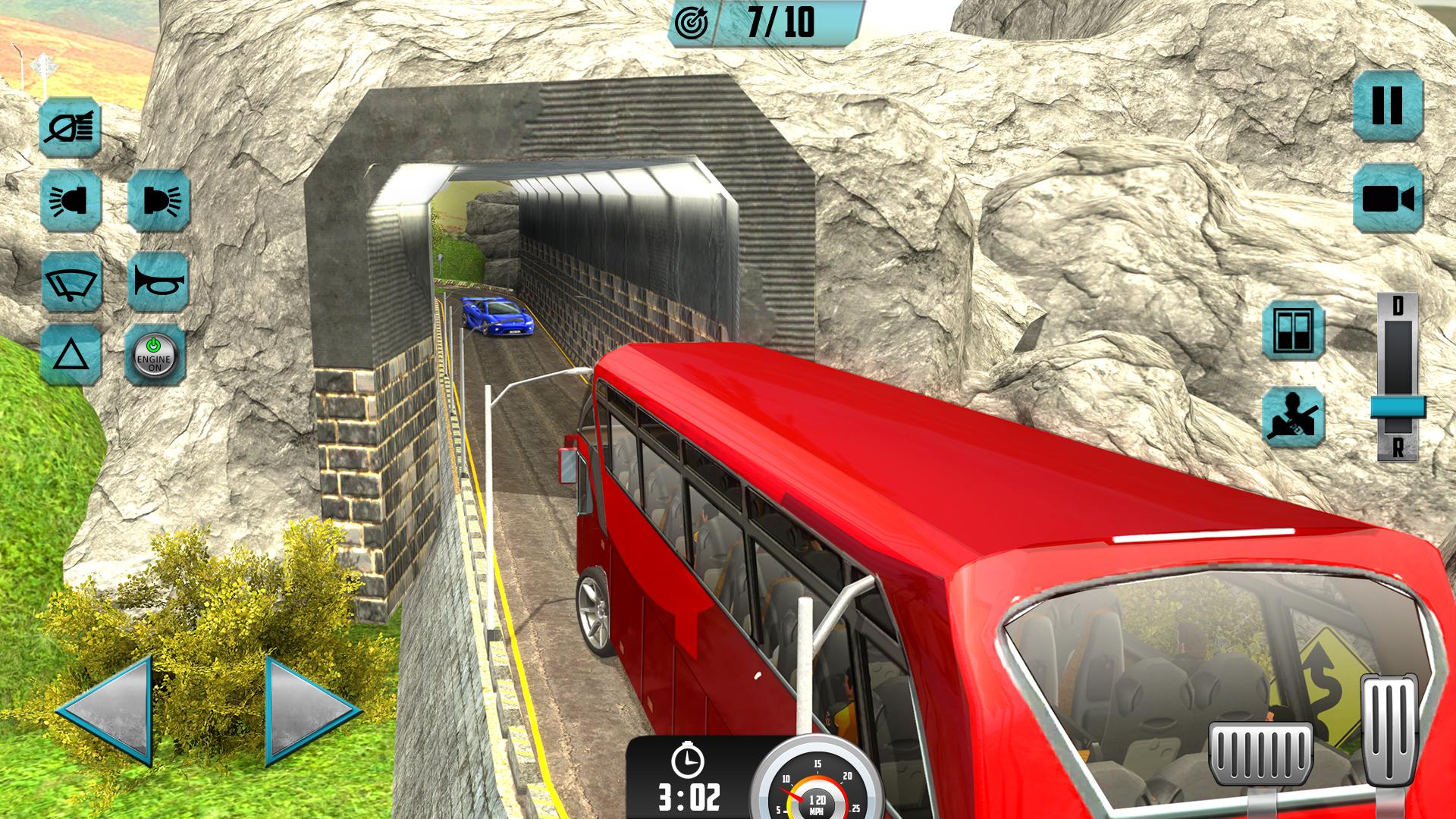The image size is (1456, 819).
Task: Turn on the left indicator light
Action: coord(71,200)
